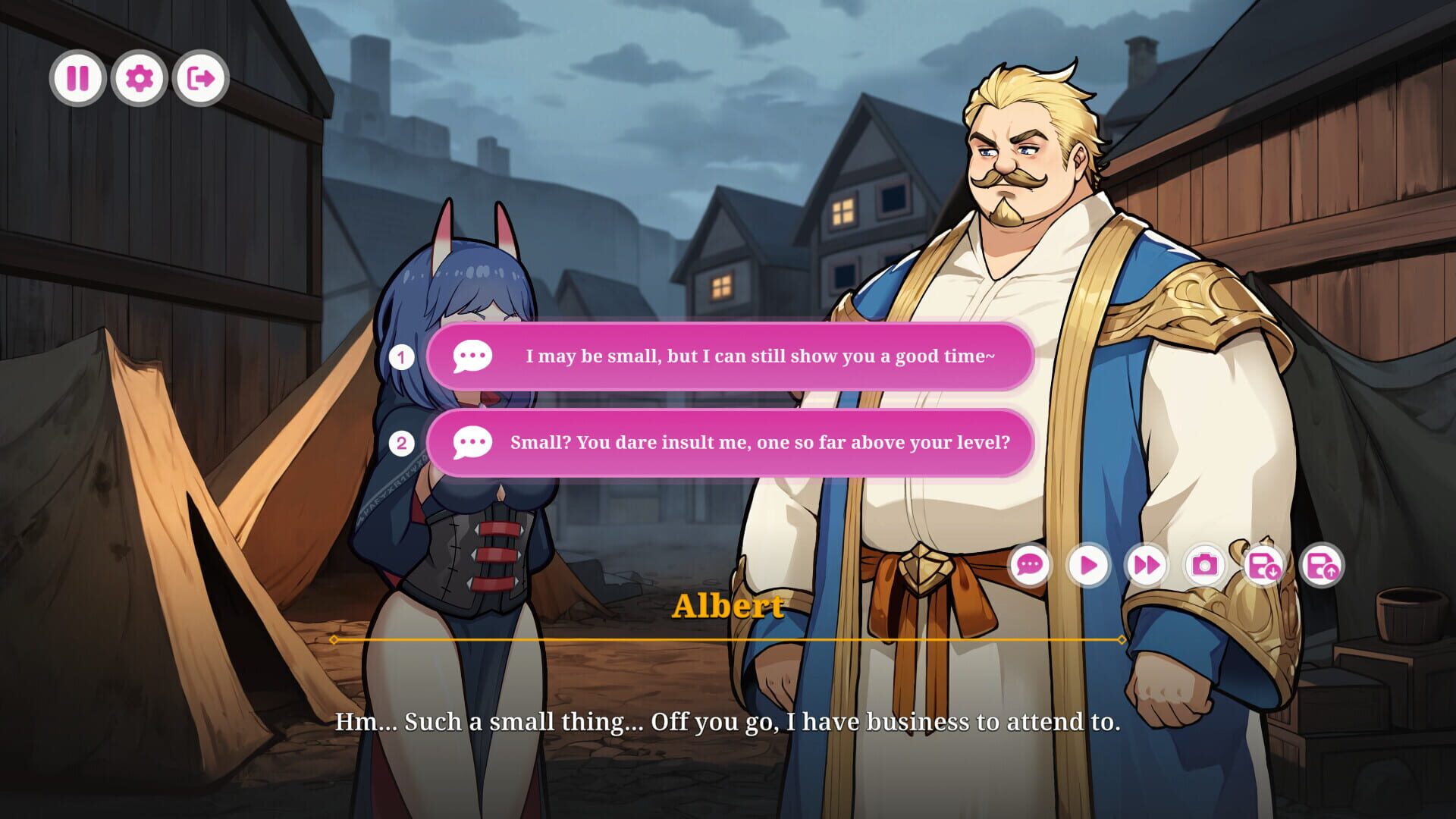Click the dialogue text to advance
The image size is (1456, 819).
(x=728, y=723)
